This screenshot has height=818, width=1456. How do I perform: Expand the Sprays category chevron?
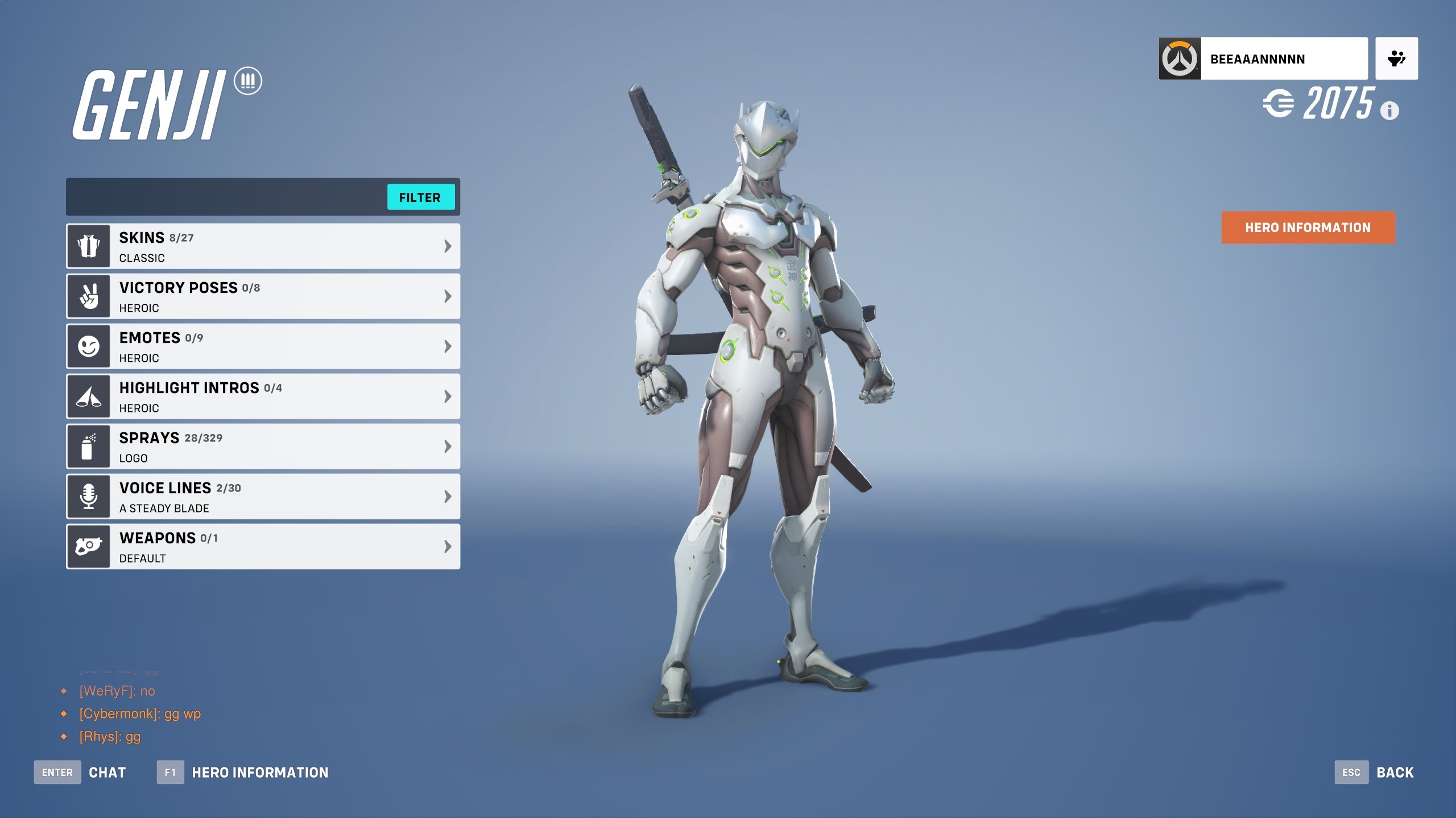point(446,446)
